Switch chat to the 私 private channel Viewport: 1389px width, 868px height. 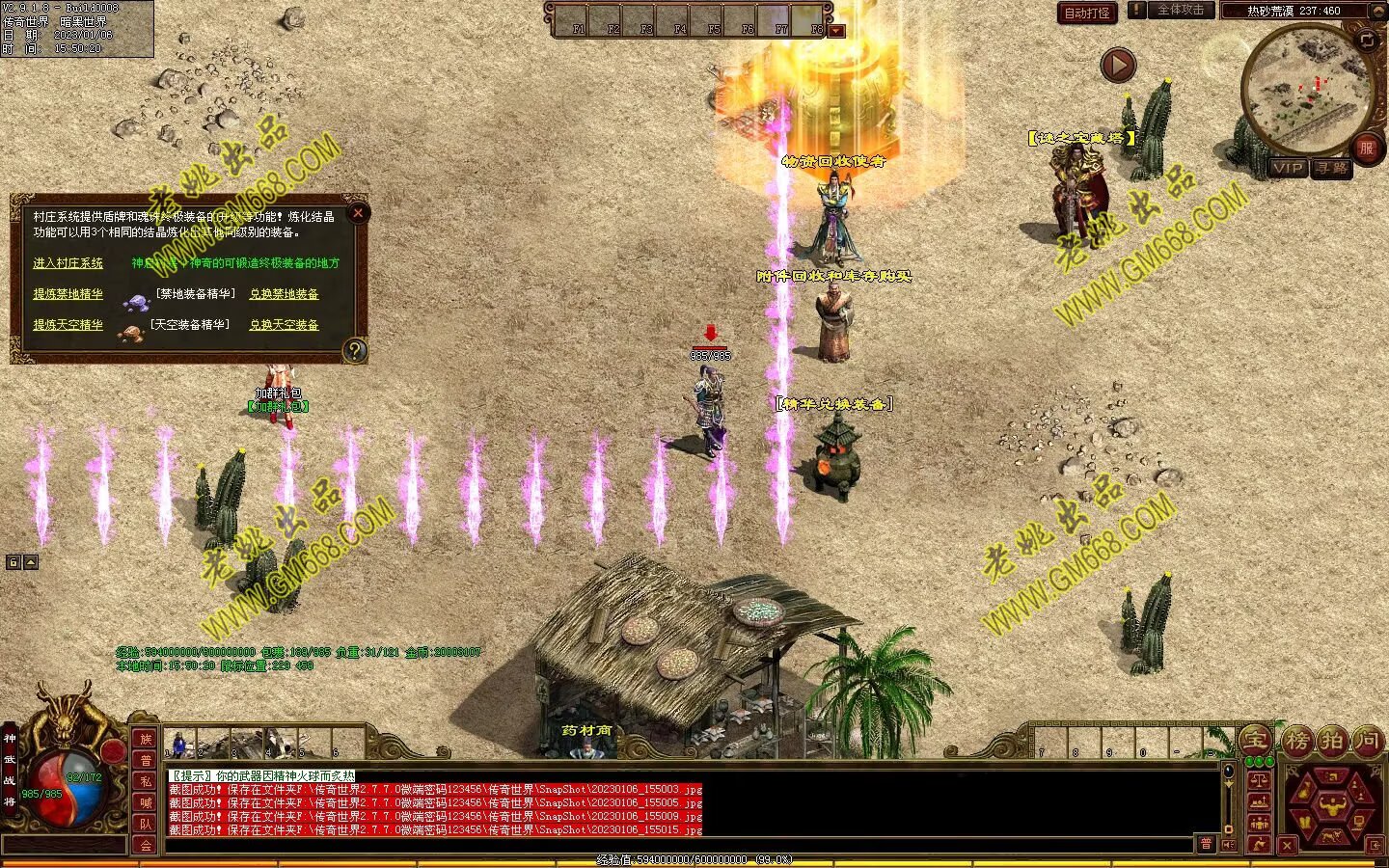tap(146, 781)
